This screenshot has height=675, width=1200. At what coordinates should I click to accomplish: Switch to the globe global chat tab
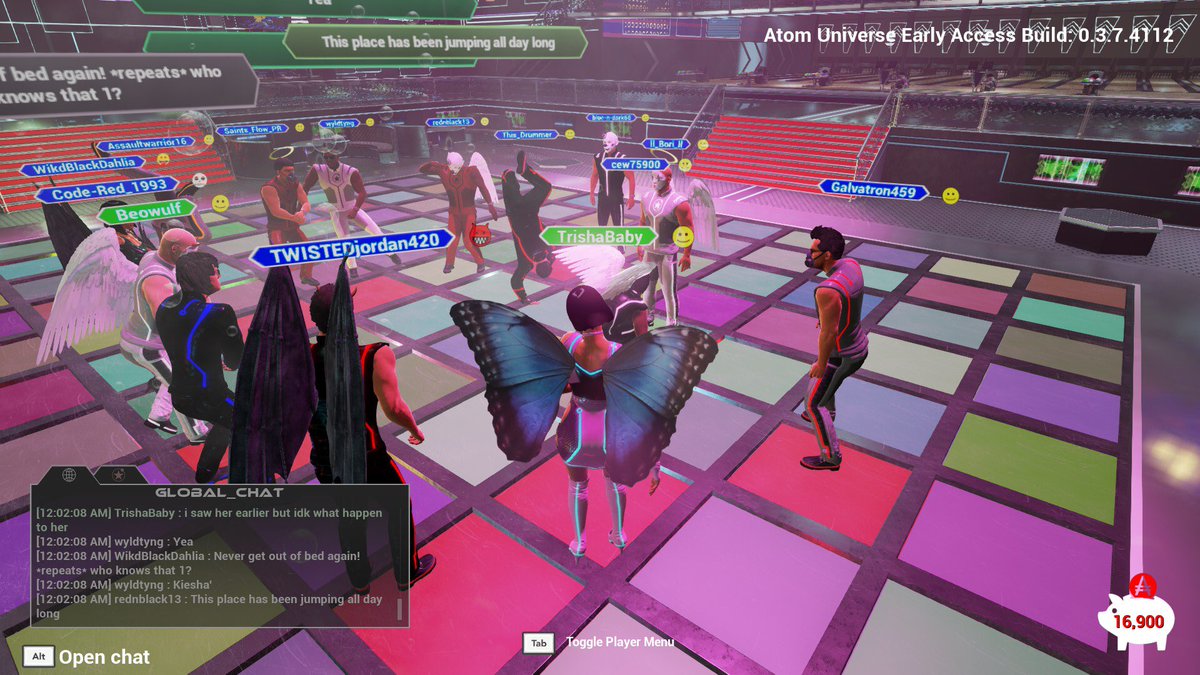[69, 474]
